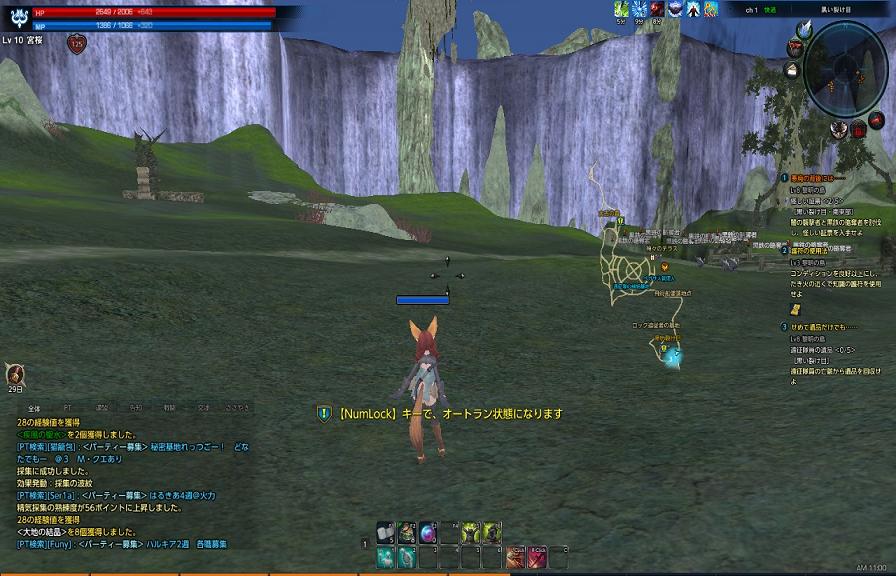Click the red chest icon below minimap
Image resolution: width=896 pixels, height=576 pixels.
tap(858, 129)
